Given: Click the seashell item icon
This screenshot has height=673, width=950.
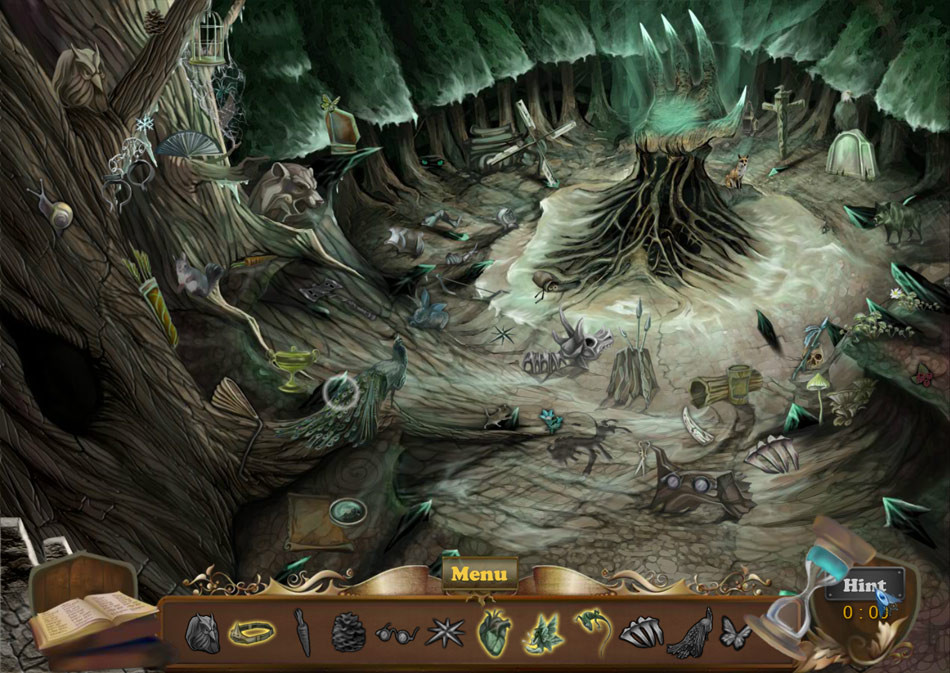Looking at the screenshot, I should (x=641, y=632).
